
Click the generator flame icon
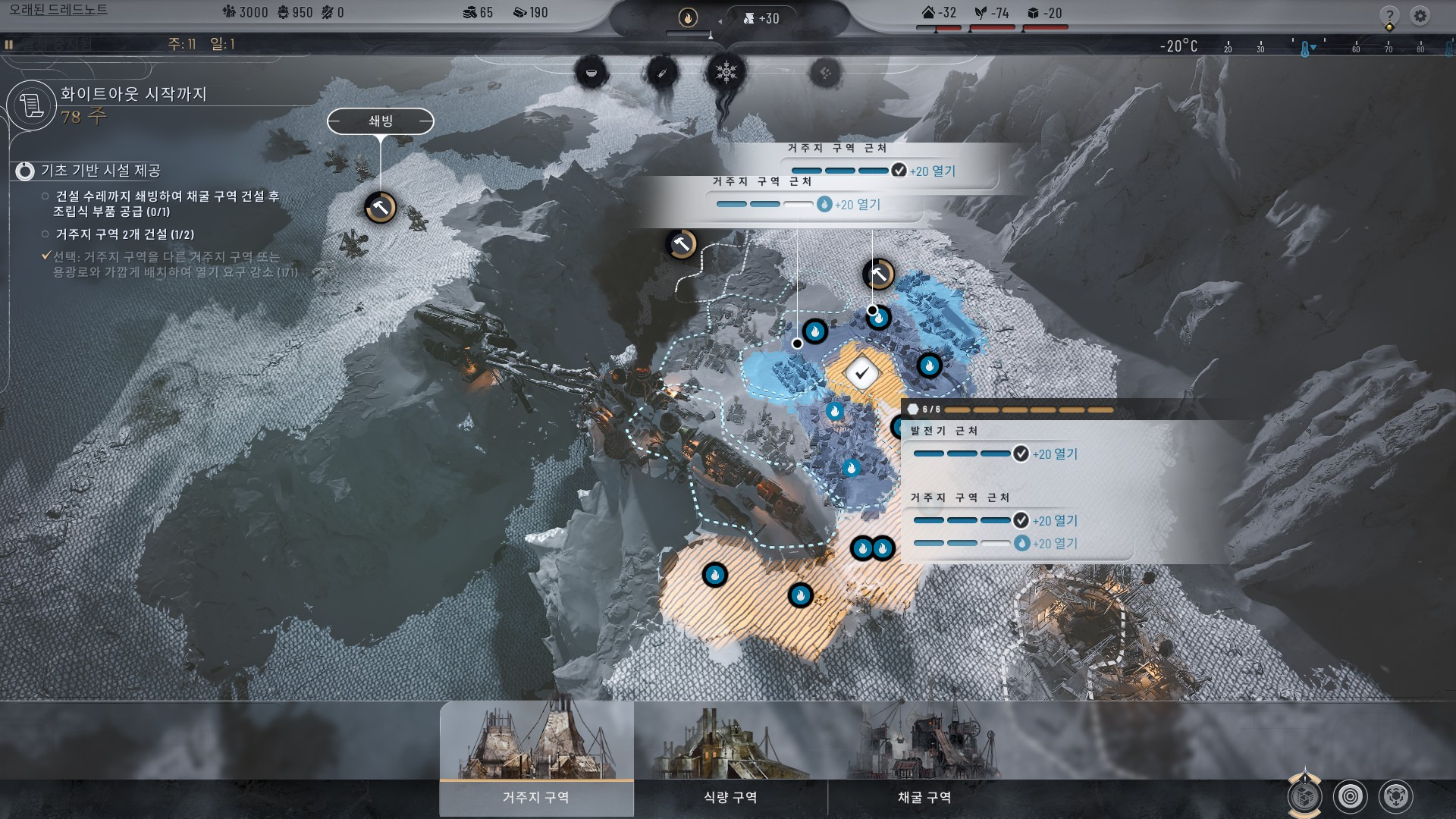pos(688,17)
